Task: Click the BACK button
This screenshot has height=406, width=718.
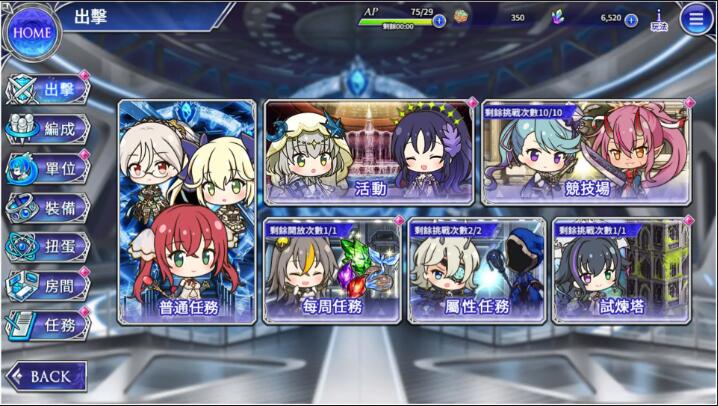Action: 45,376
